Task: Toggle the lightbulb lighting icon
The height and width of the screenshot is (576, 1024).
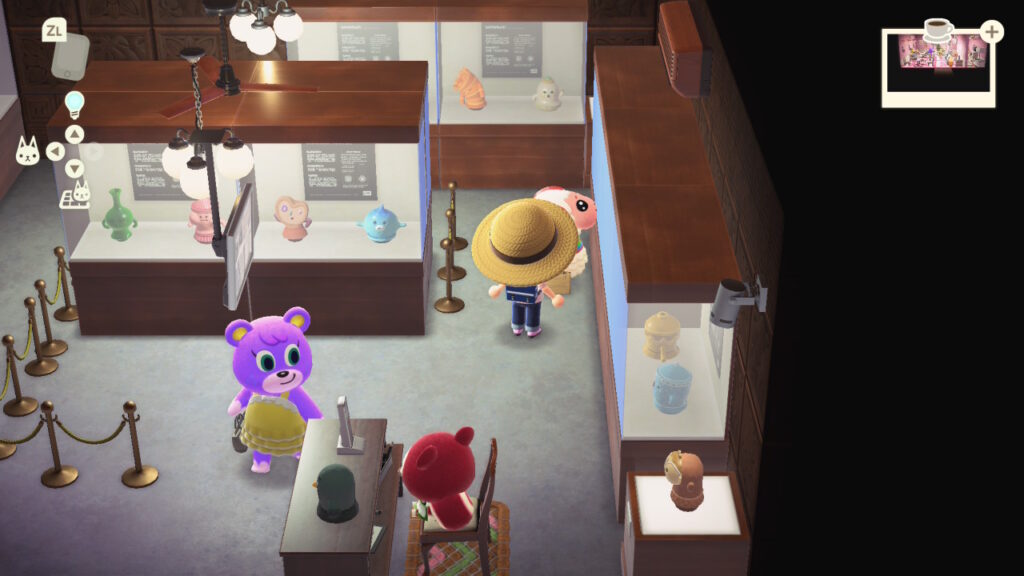Action: pos(75,103)
